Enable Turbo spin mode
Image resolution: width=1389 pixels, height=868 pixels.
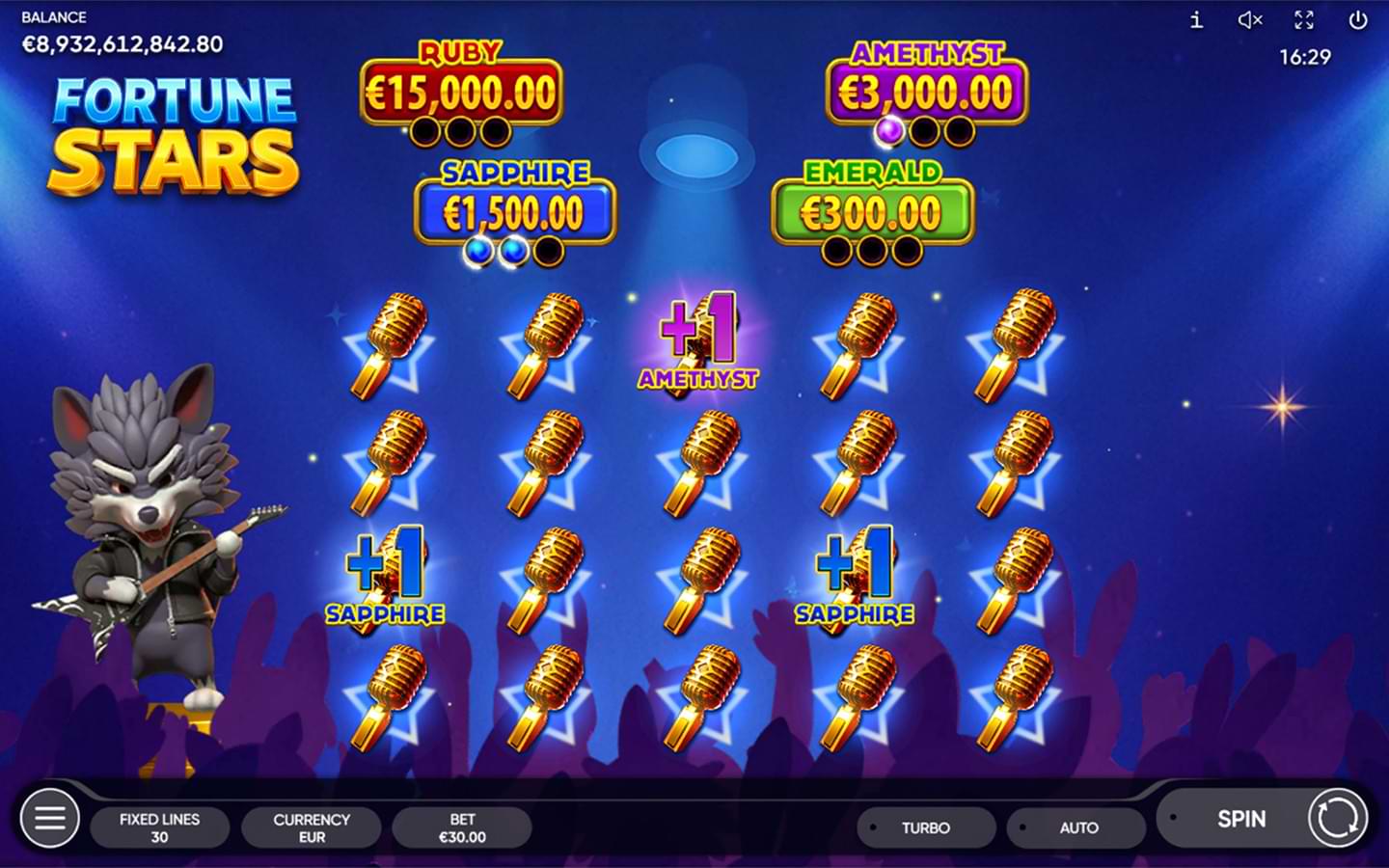pyautogui.click(x=925, y=827)
